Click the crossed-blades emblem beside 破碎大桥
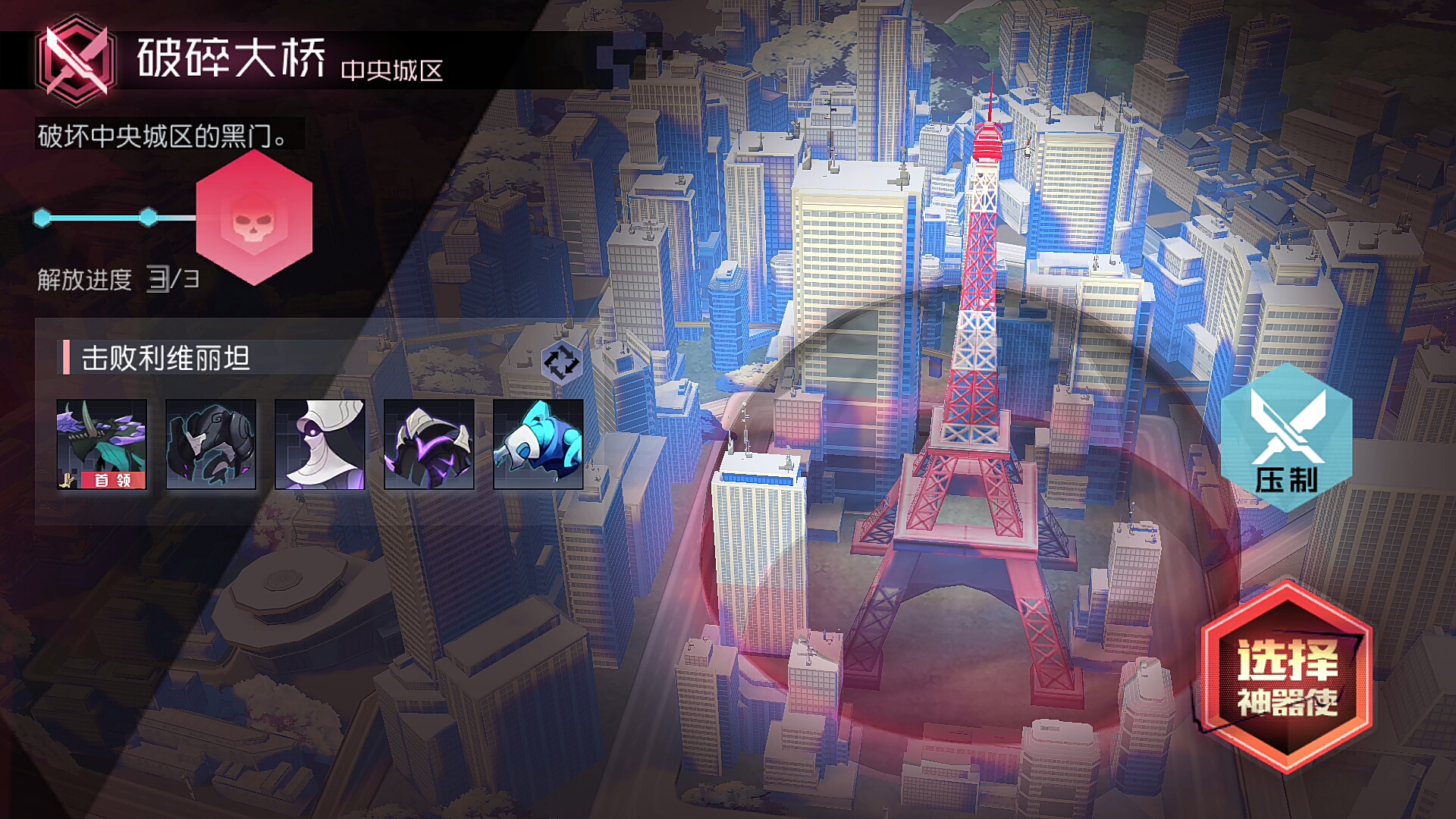 click(x=75, y=60)
